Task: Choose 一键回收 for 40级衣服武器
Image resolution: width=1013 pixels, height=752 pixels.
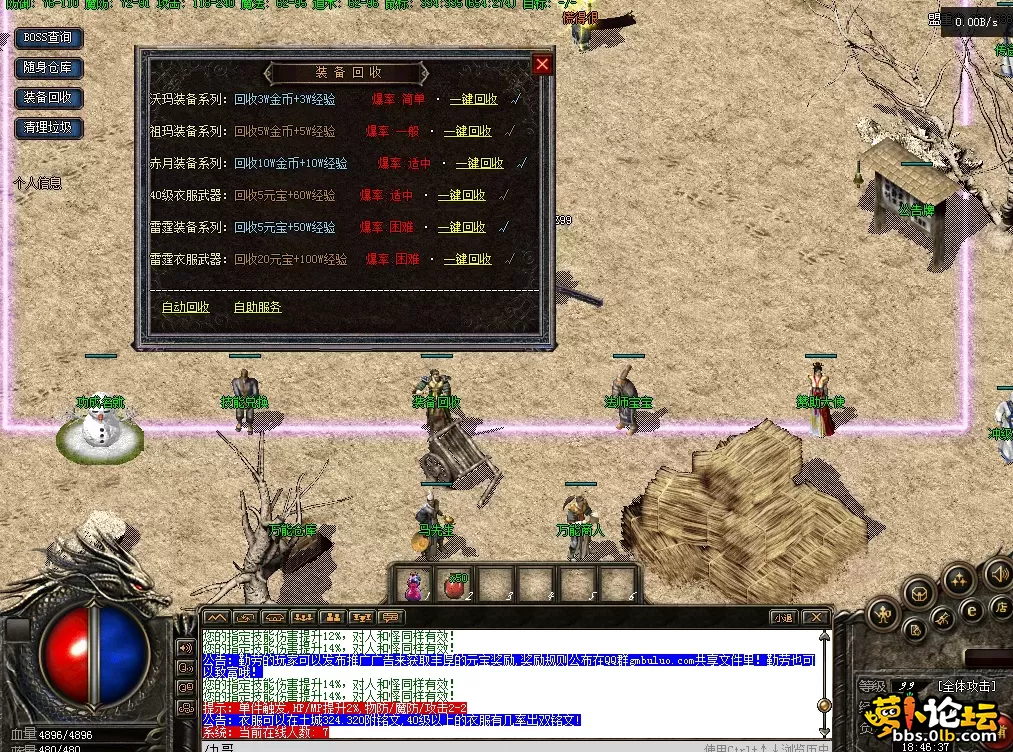Action: pos(461,195)
